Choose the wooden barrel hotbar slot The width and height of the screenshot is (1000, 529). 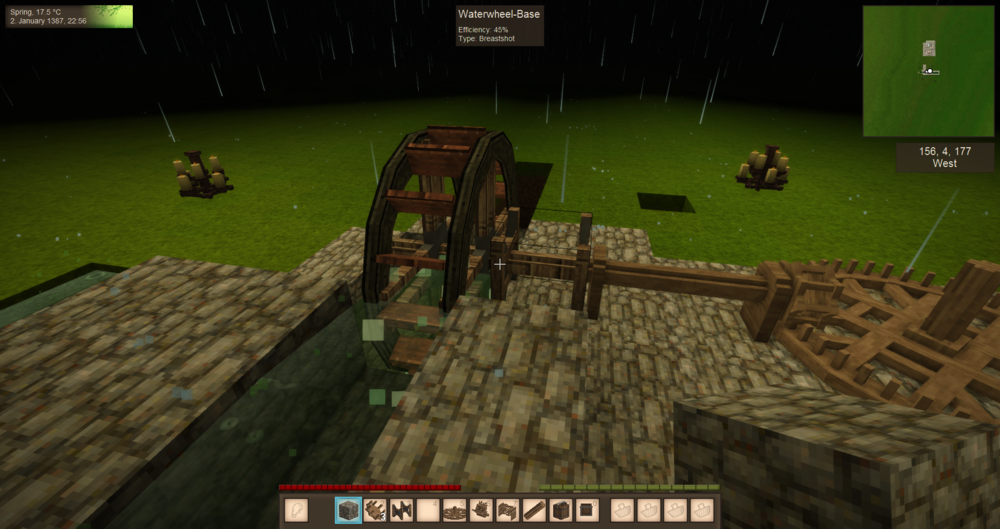coord(561,510)
